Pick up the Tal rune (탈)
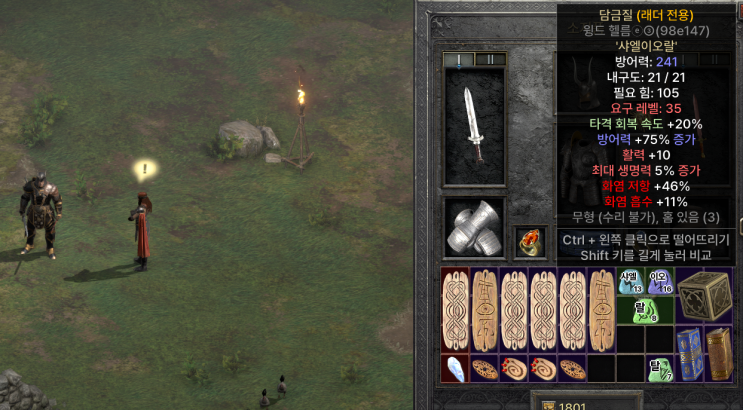The width and height of the screenshot is (743, 410). coord(658,369)
